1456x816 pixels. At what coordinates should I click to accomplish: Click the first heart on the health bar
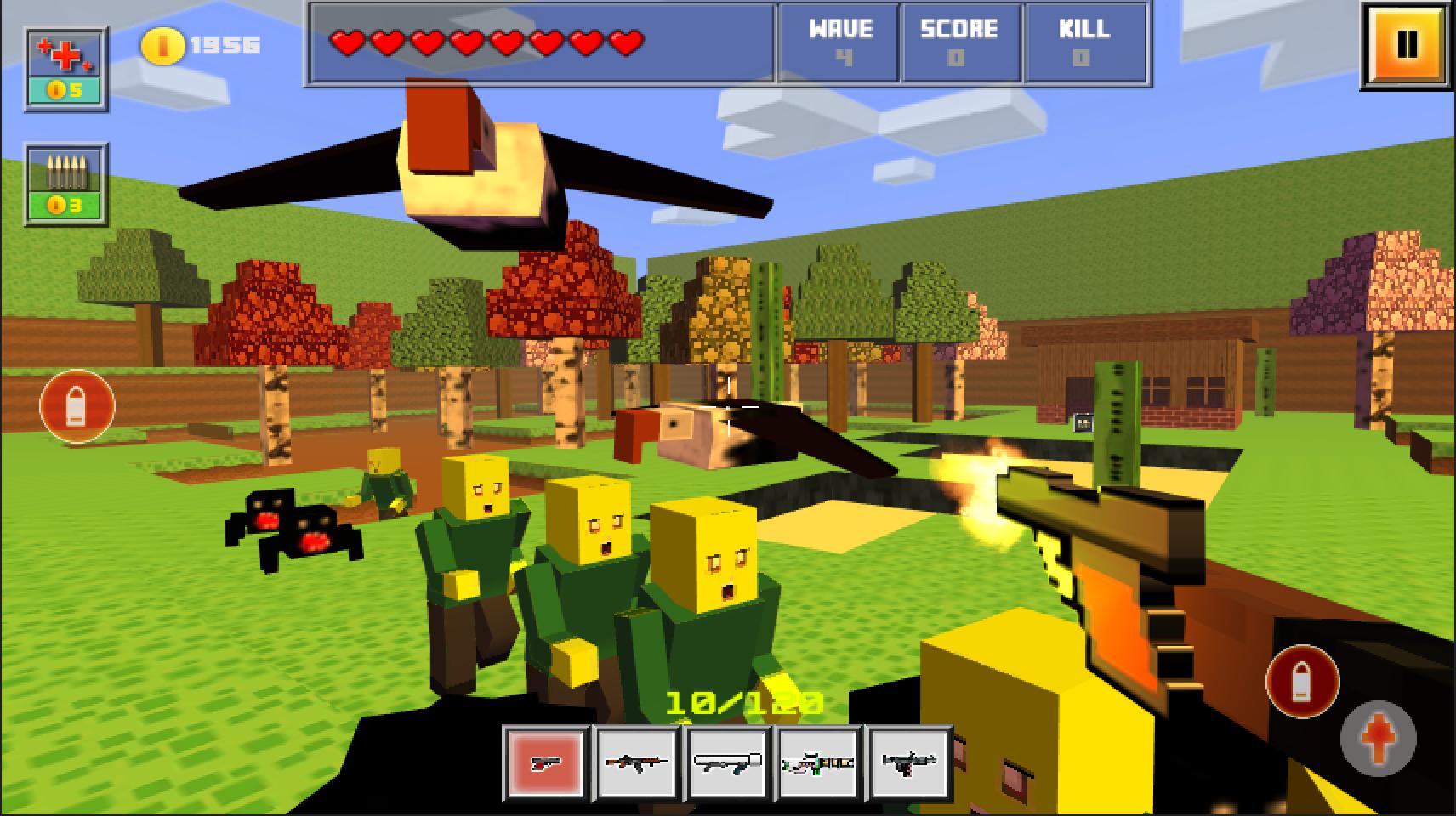pyautogui.click(x=344, y=40)
